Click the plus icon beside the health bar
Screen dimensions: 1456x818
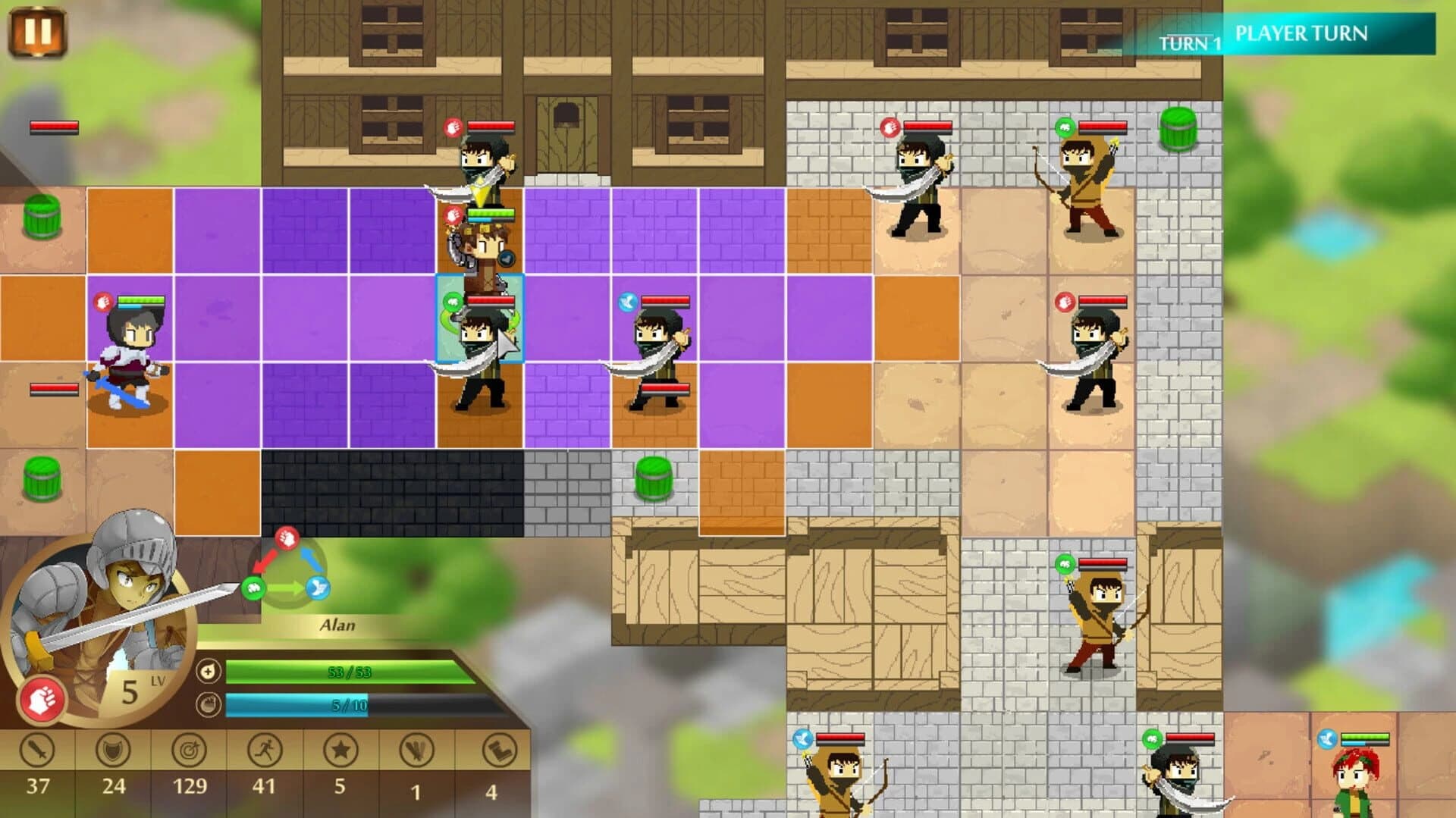(x=209, y=671)
